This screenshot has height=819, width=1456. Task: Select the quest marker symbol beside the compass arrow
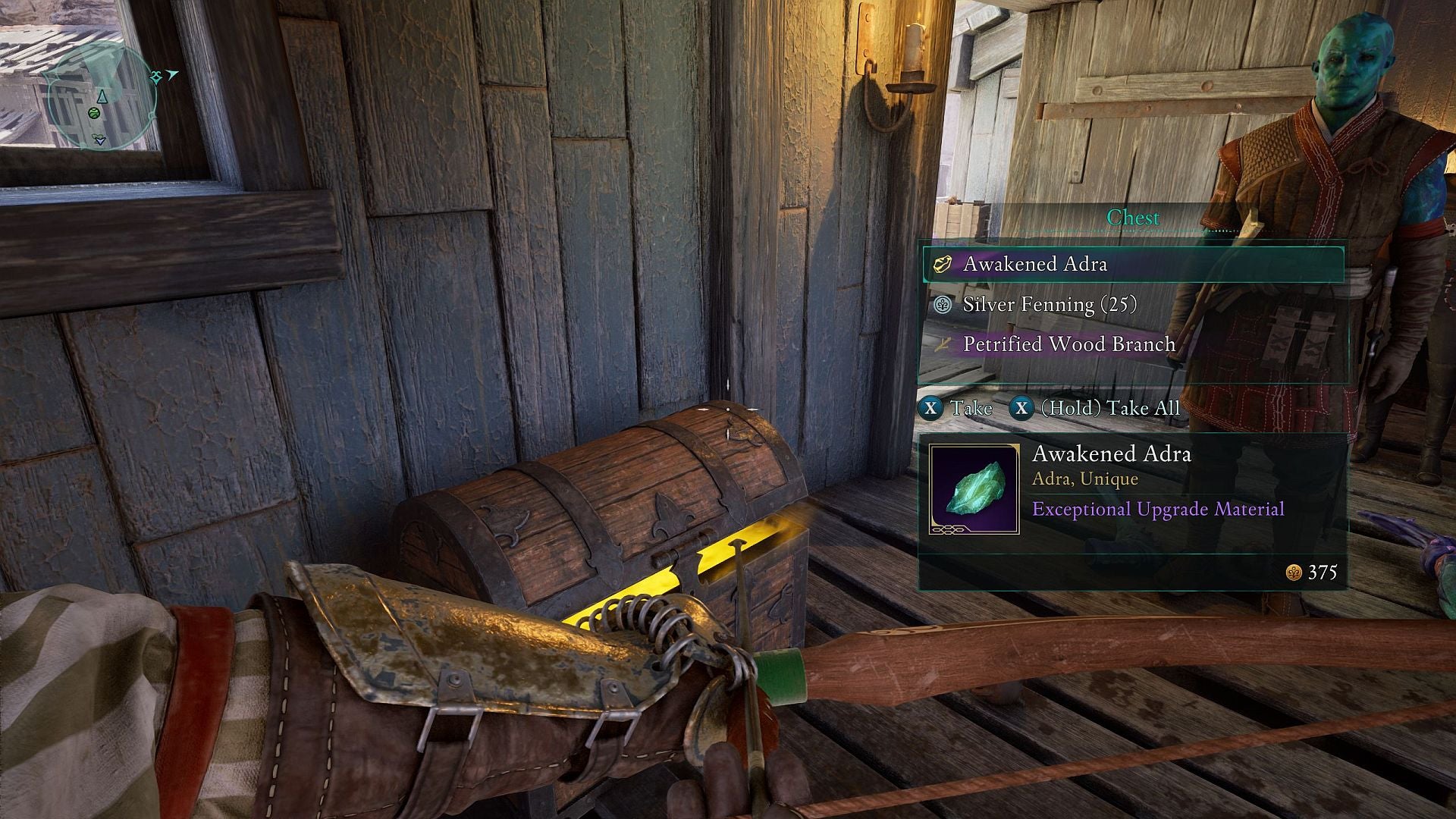pos(155,77)
